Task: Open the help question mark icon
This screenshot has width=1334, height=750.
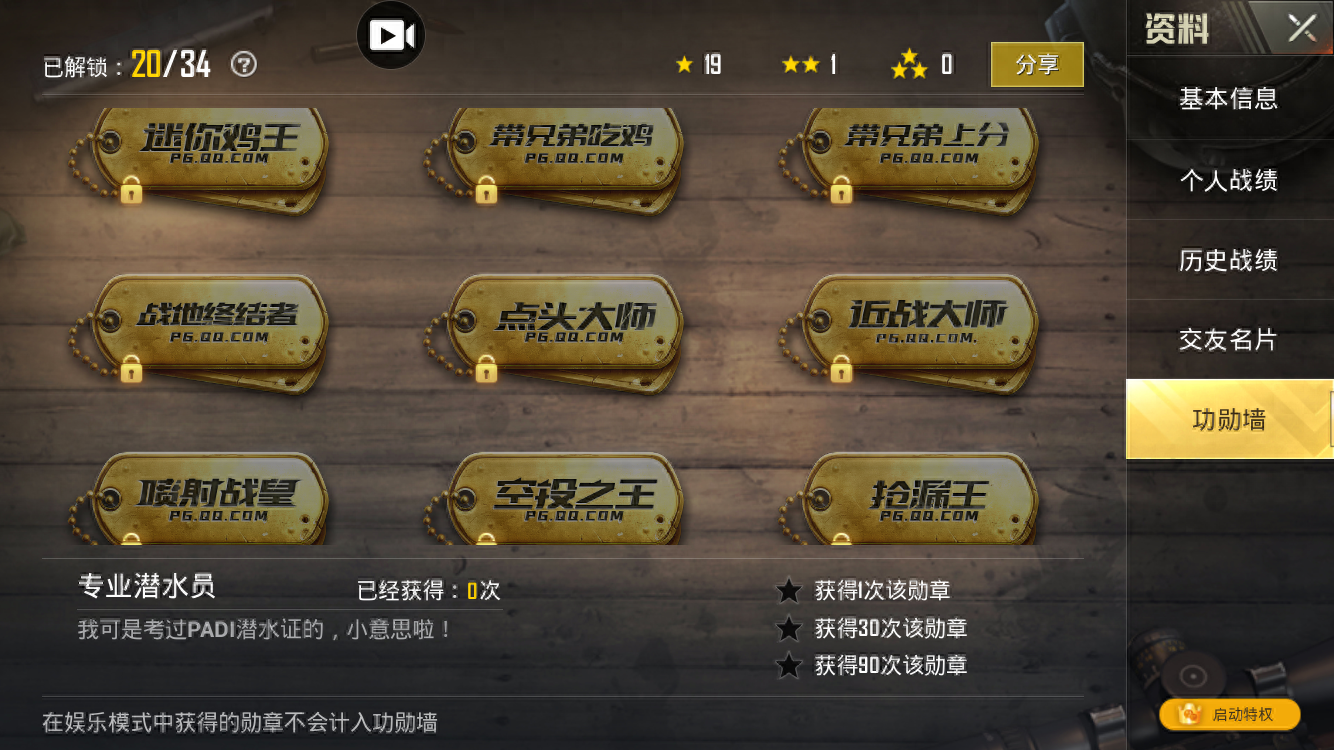Action: (x=241, y=64)
